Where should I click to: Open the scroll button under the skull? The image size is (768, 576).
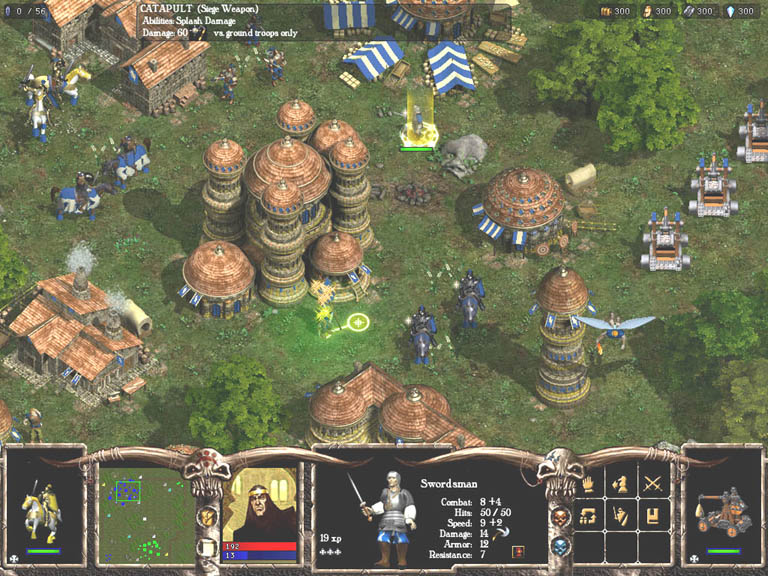click(x=209, y=548)
